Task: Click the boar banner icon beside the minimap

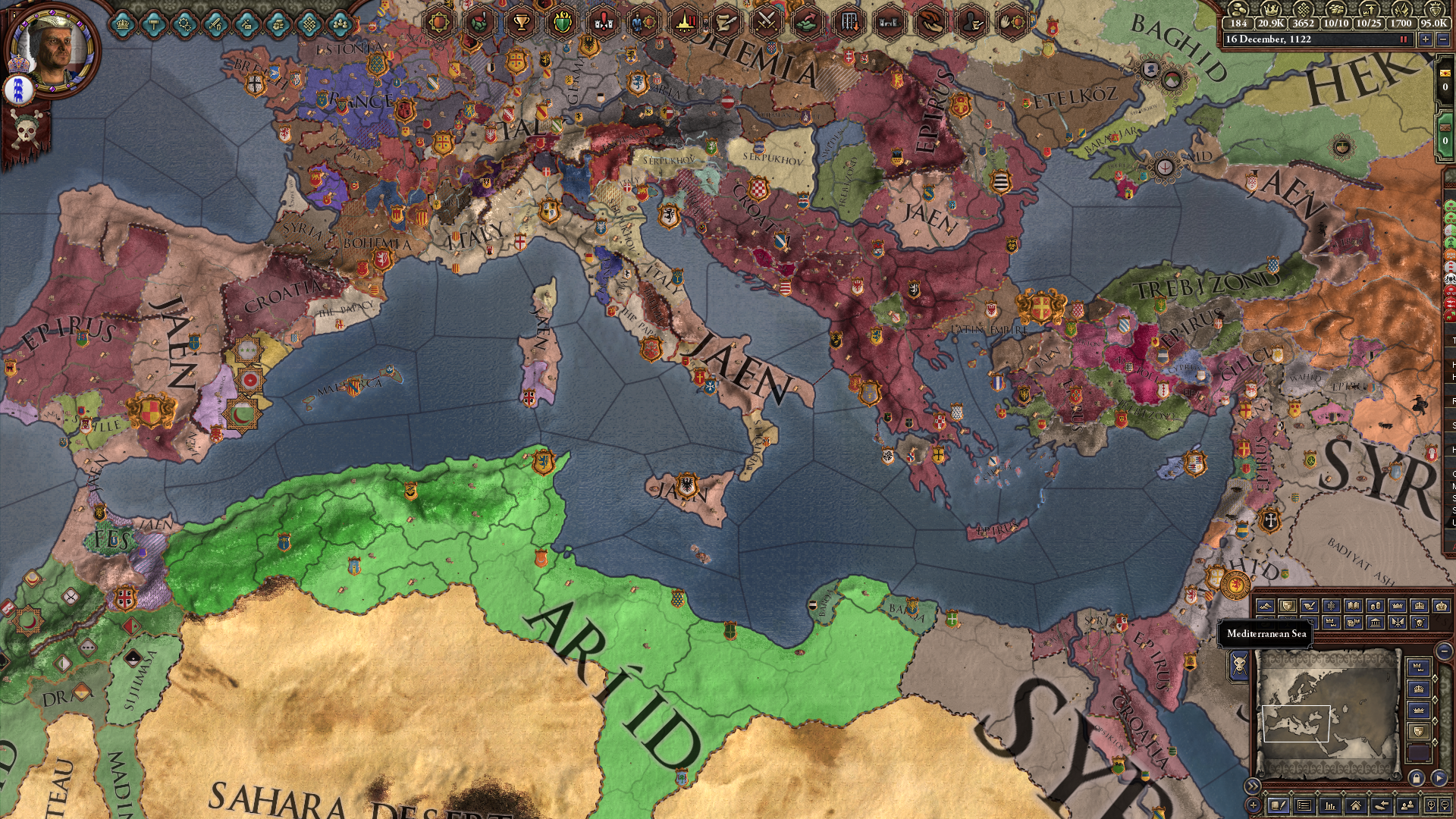Action: click(1238, 665)
